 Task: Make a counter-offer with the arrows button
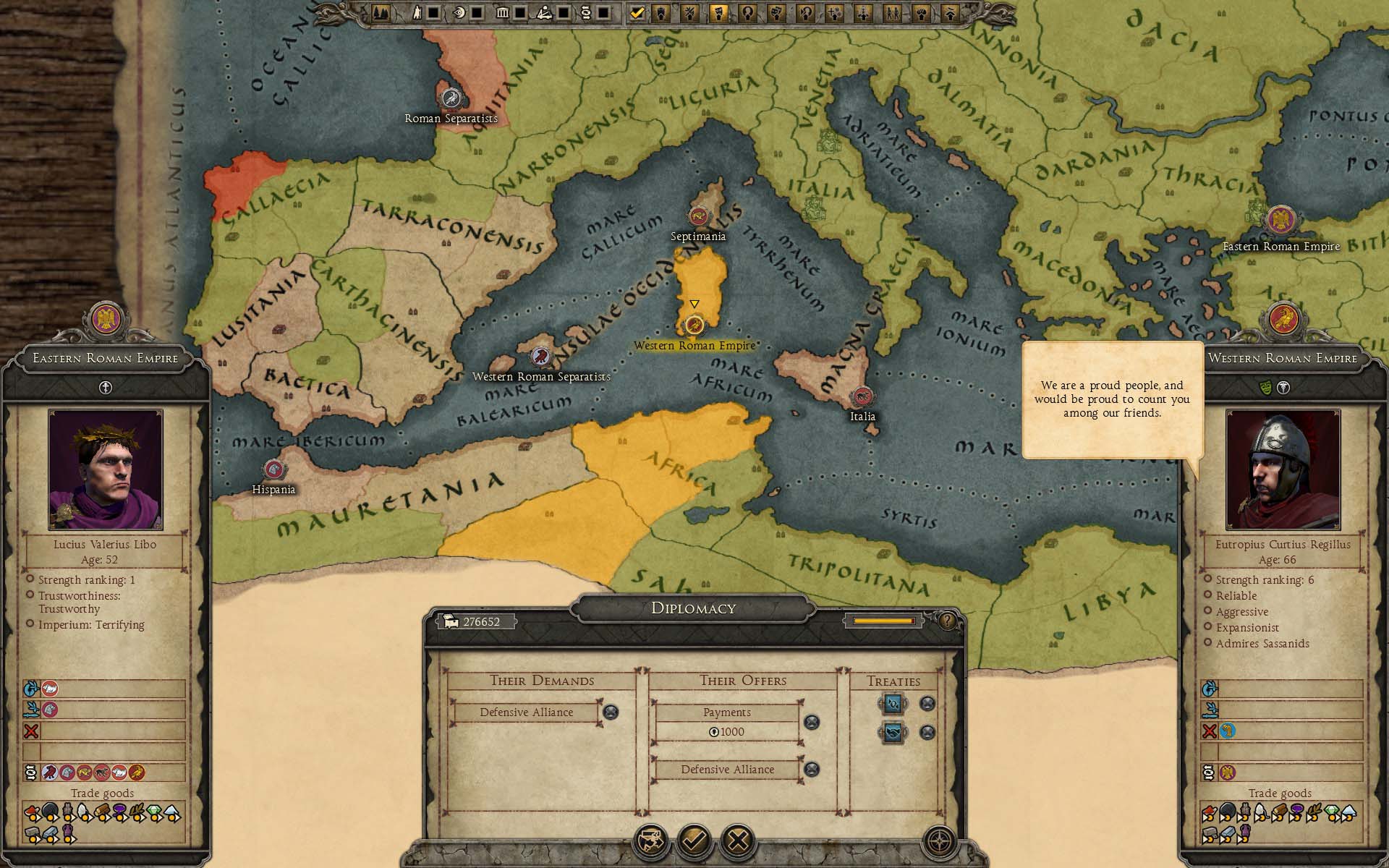coord(650,841)
